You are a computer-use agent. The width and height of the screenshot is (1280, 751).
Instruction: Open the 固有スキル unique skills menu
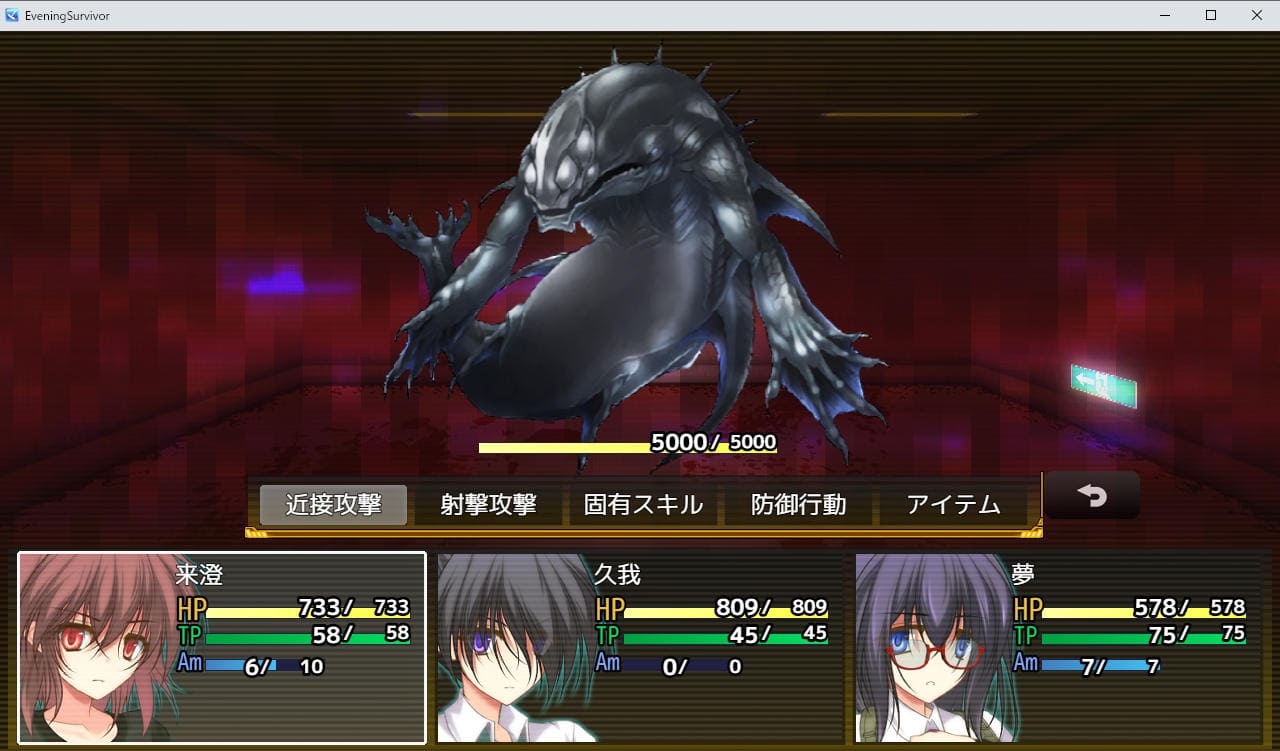(643, 505)
